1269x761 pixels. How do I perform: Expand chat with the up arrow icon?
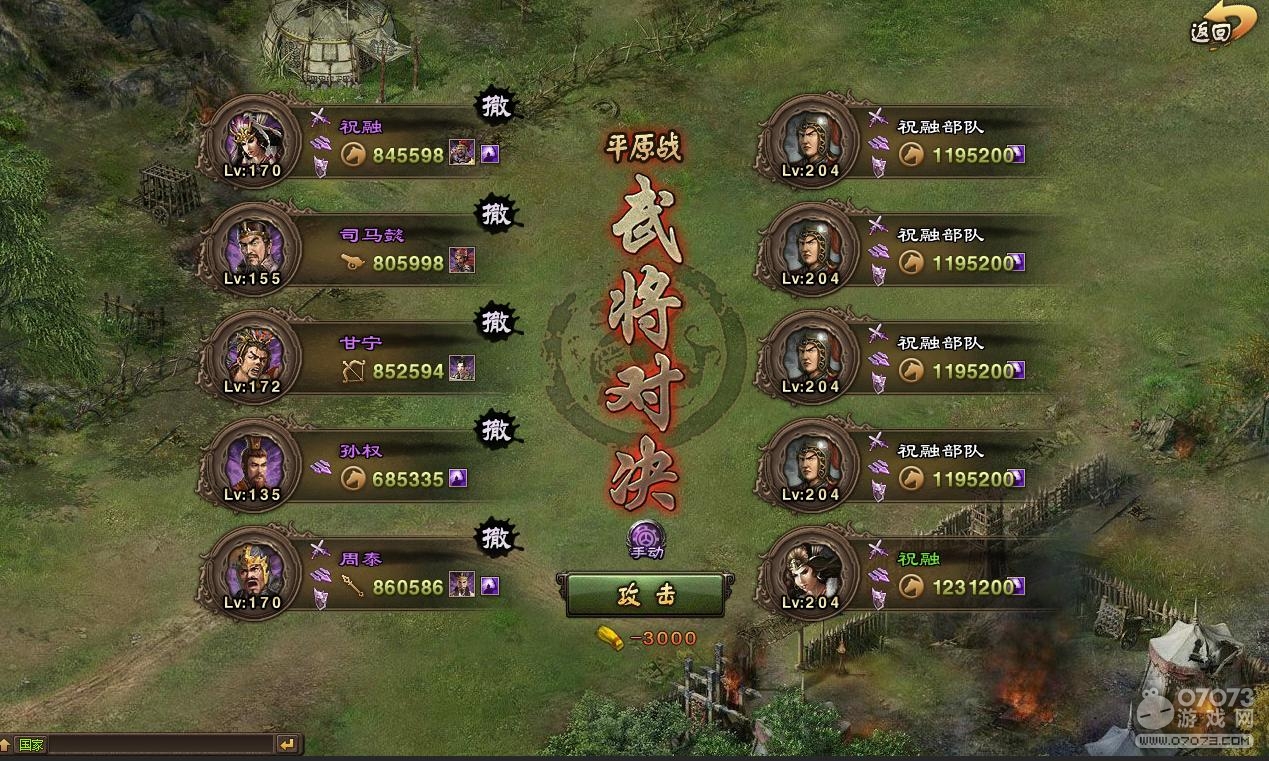pos(6,745)
